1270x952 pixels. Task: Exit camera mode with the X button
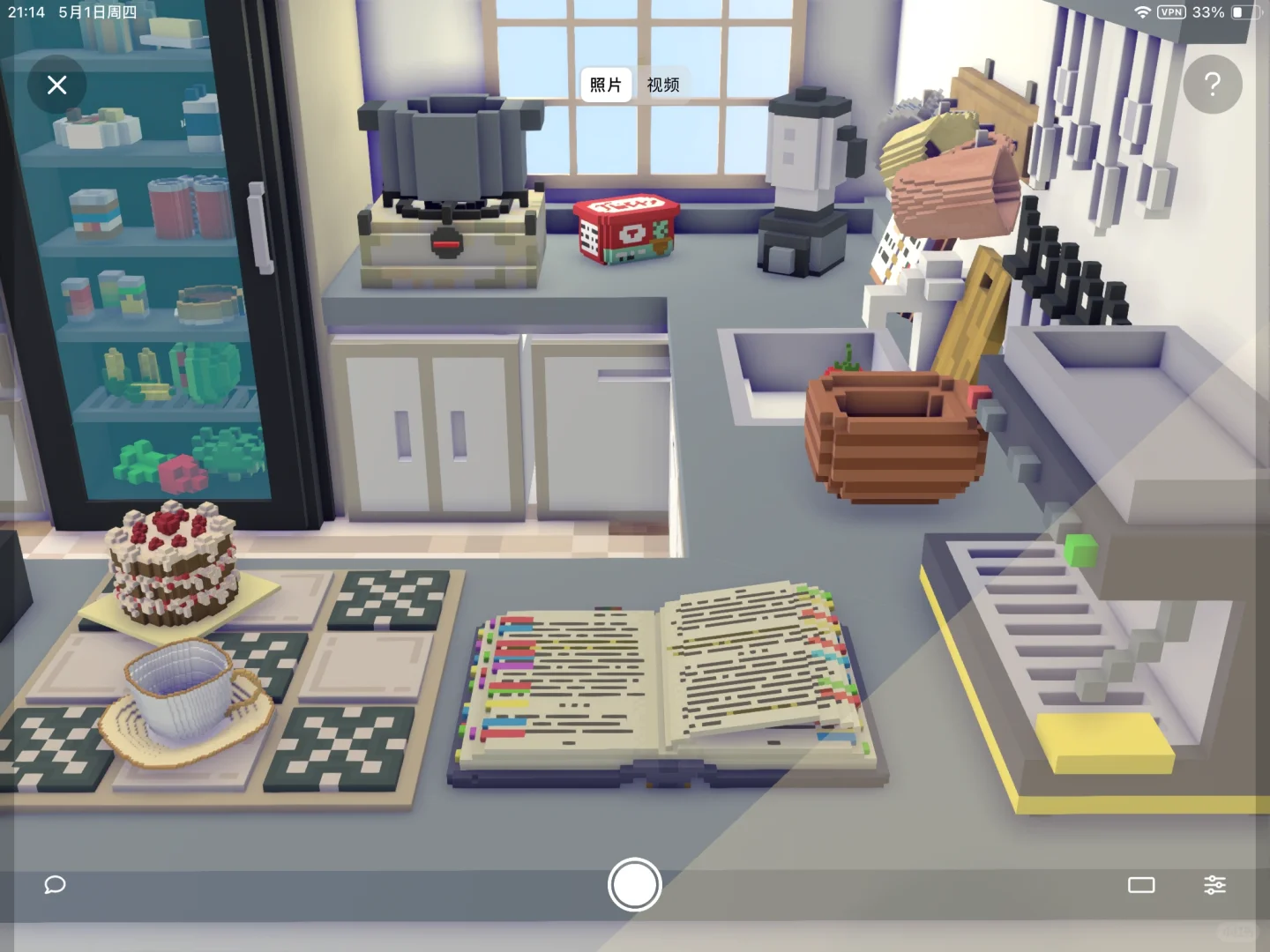point(56,85)
